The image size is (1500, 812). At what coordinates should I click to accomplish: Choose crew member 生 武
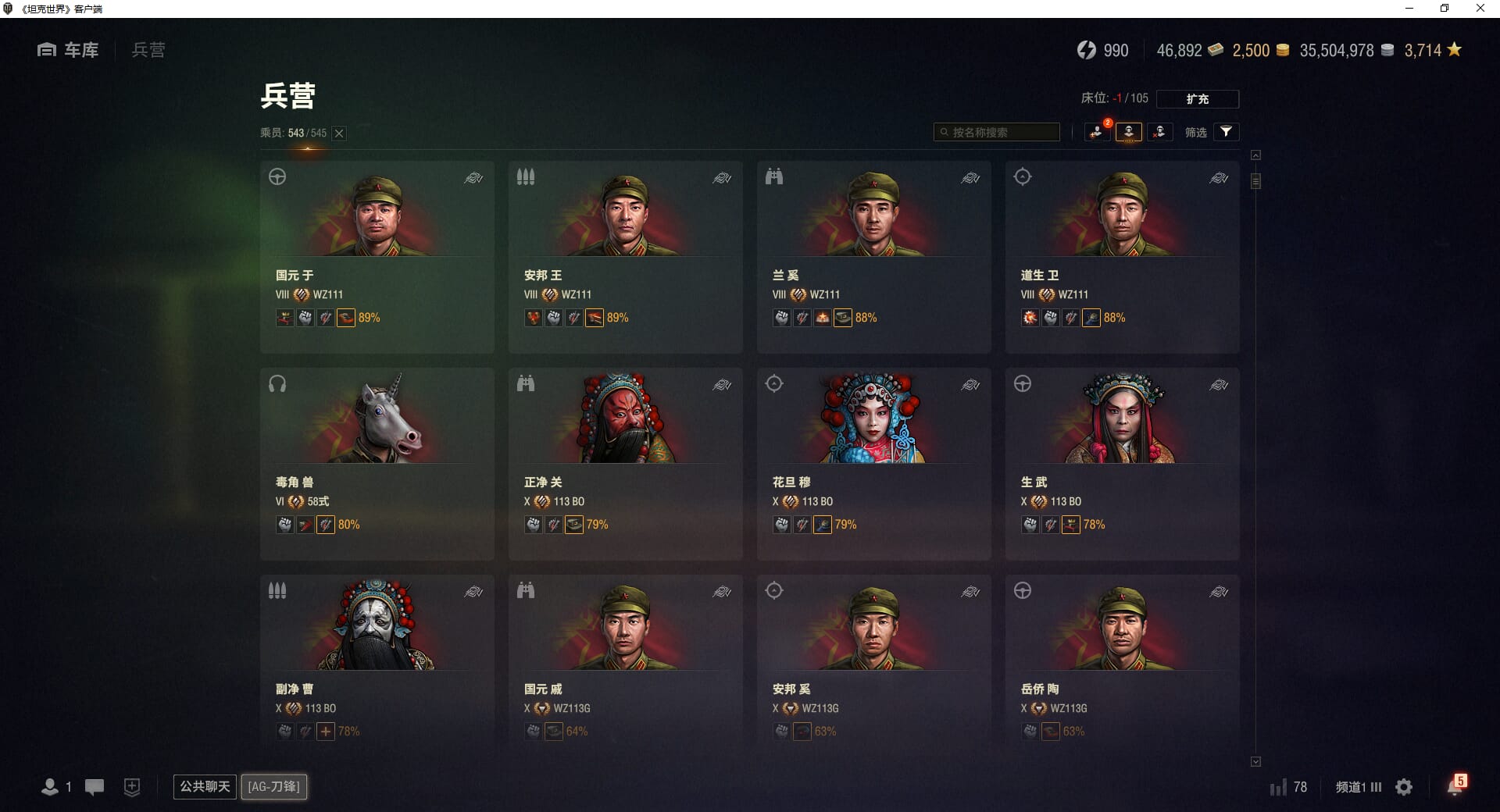point(1122,464)
